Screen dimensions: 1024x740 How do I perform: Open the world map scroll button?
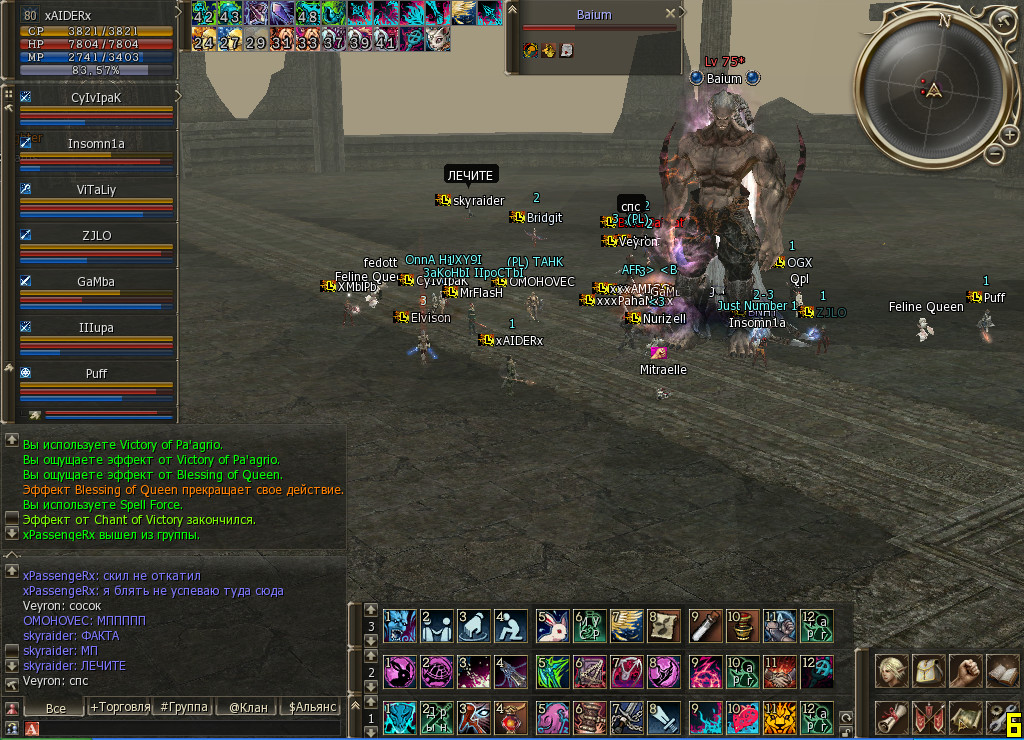(x=965, y=717)
